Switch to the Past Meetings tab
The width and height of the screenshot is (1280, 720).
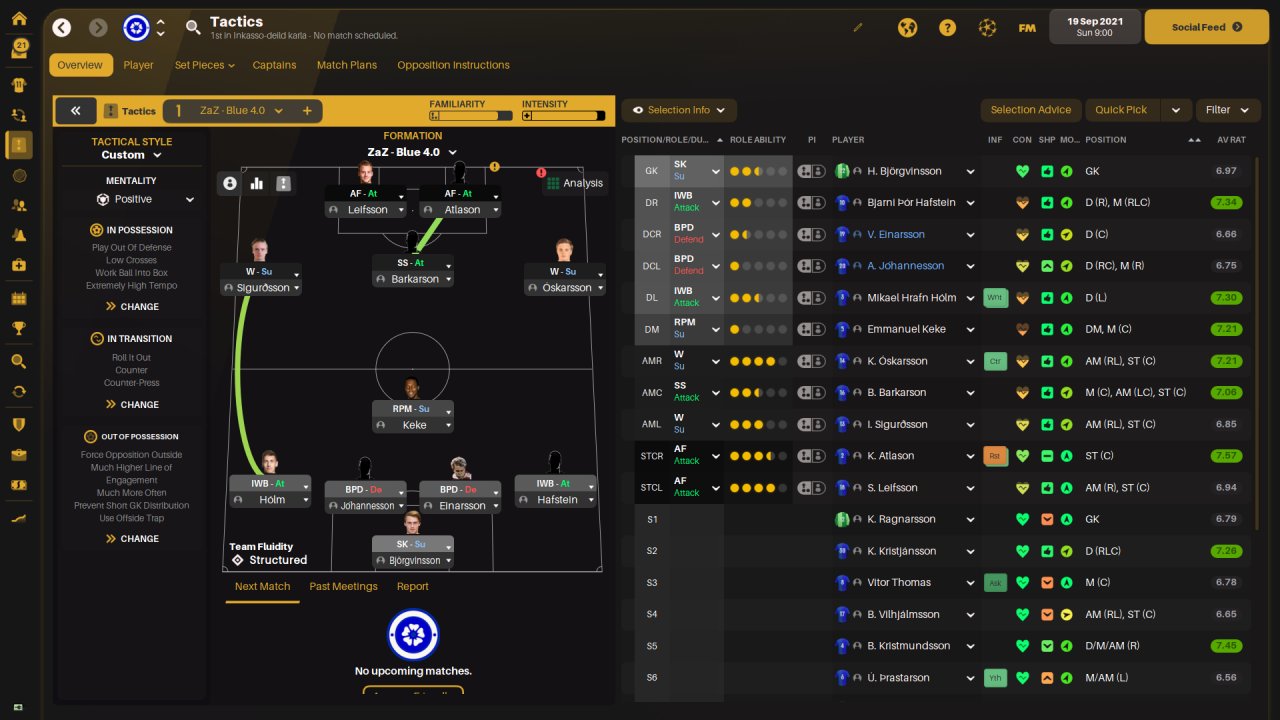coord(343,586)
